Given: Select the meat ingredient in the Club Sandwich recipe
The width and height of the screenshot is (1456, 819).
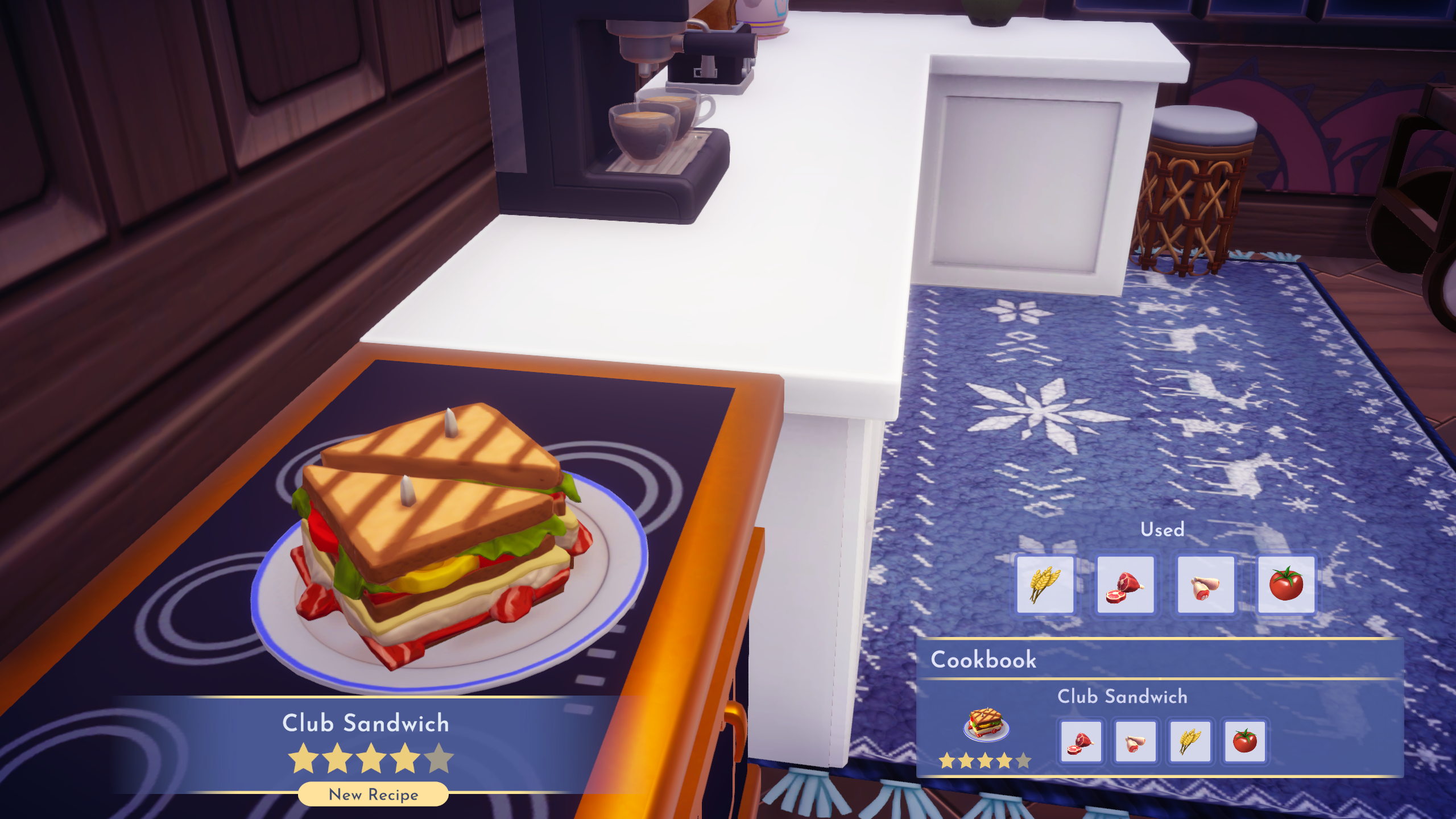Looking at the screenshot, I should (x=1082, y=742).
